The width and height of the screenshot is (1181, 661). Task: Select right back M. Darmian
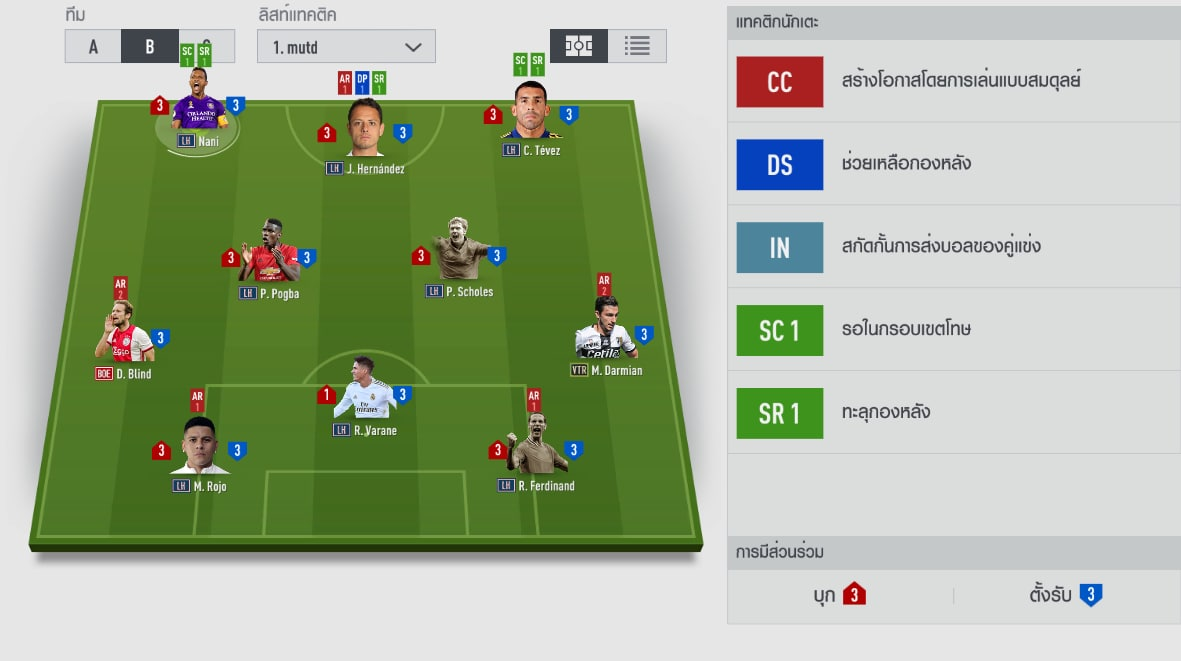point(605,333)
